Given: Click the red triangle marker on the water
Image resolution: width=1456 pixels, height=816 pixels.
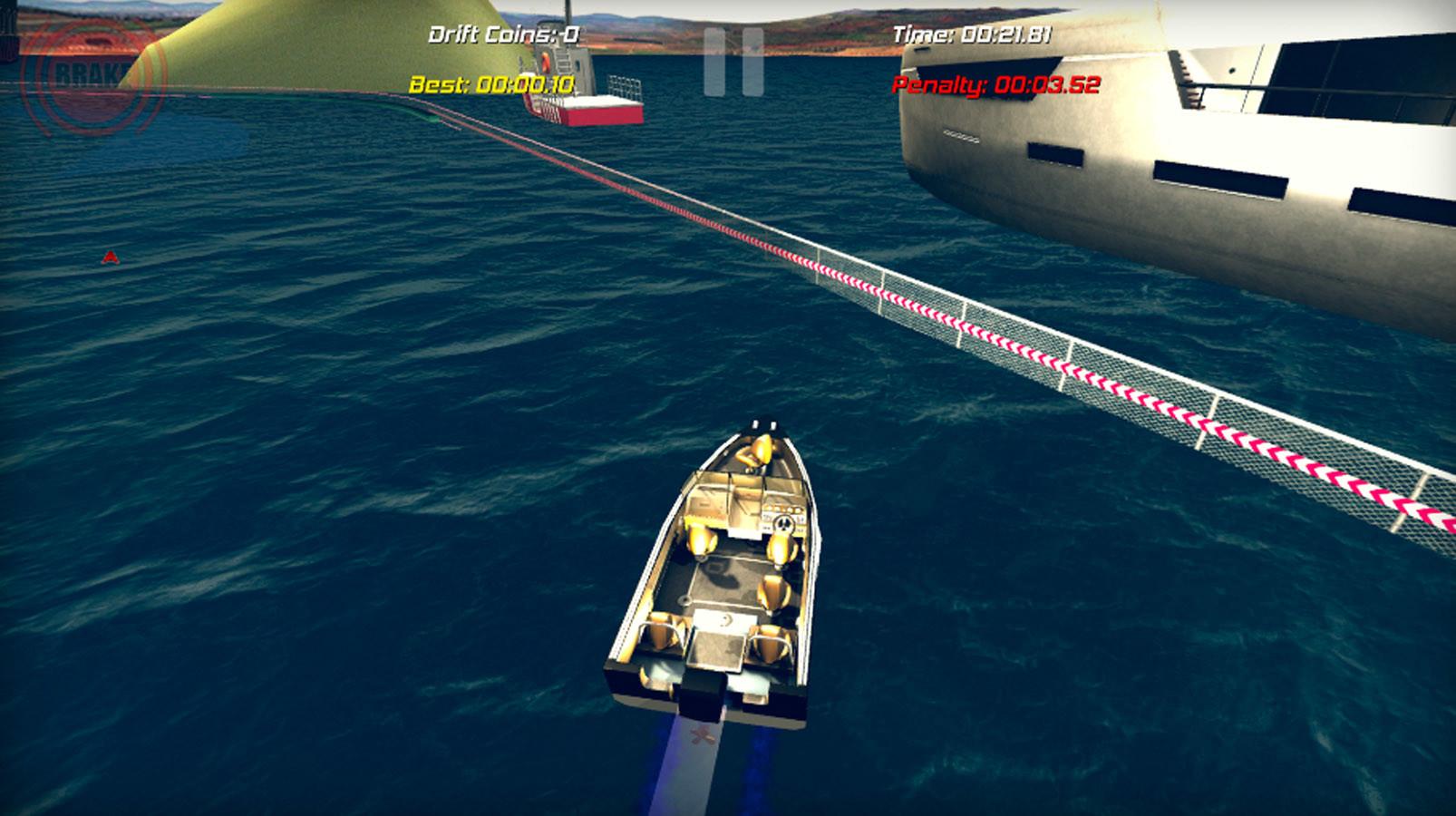Looking at the screenshot, I should point(111,257).
